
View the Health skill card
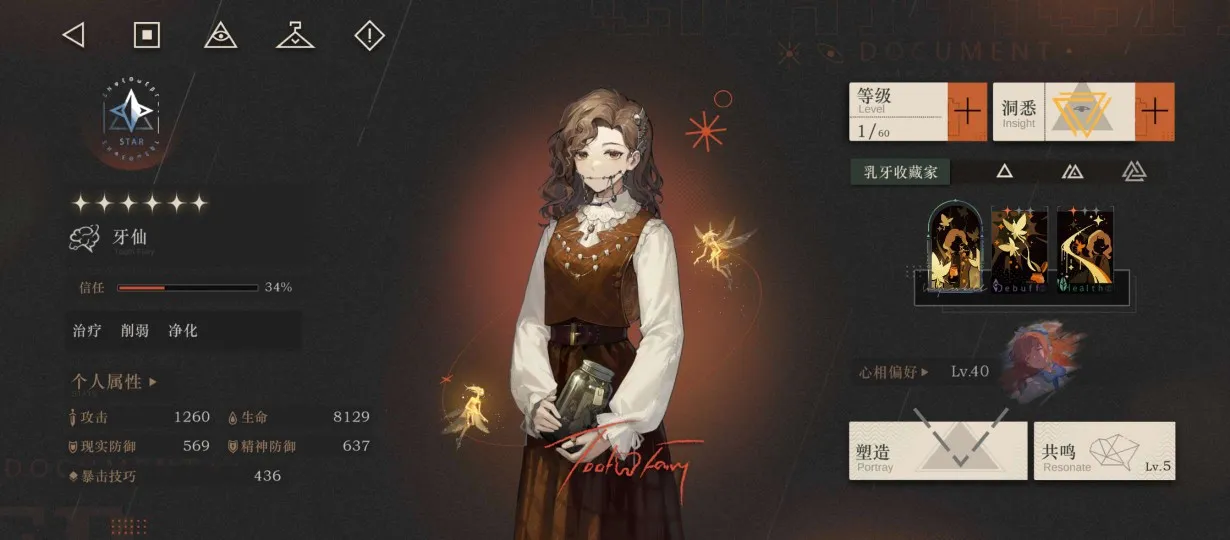(1084, 247)
